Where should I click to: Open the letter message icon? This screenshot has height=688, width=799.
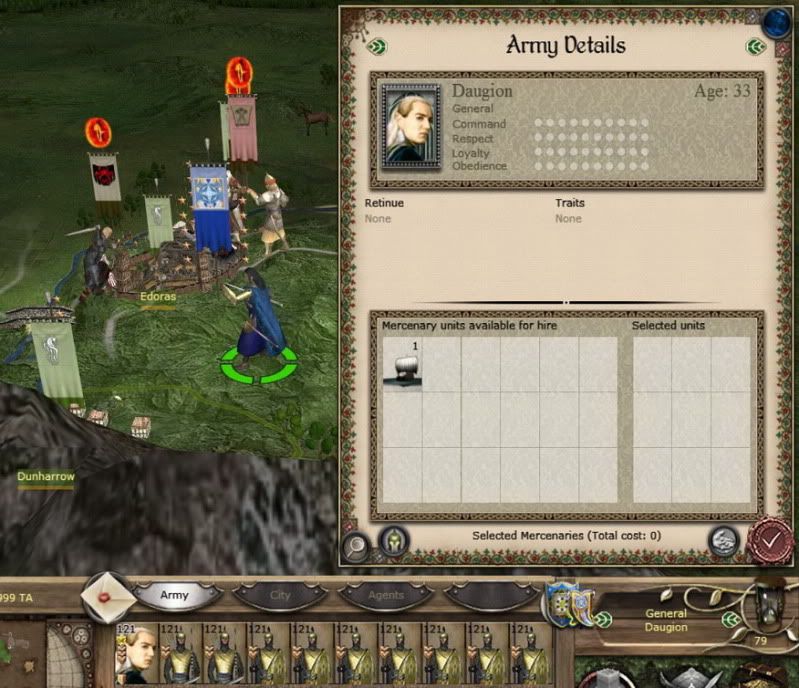108,597
